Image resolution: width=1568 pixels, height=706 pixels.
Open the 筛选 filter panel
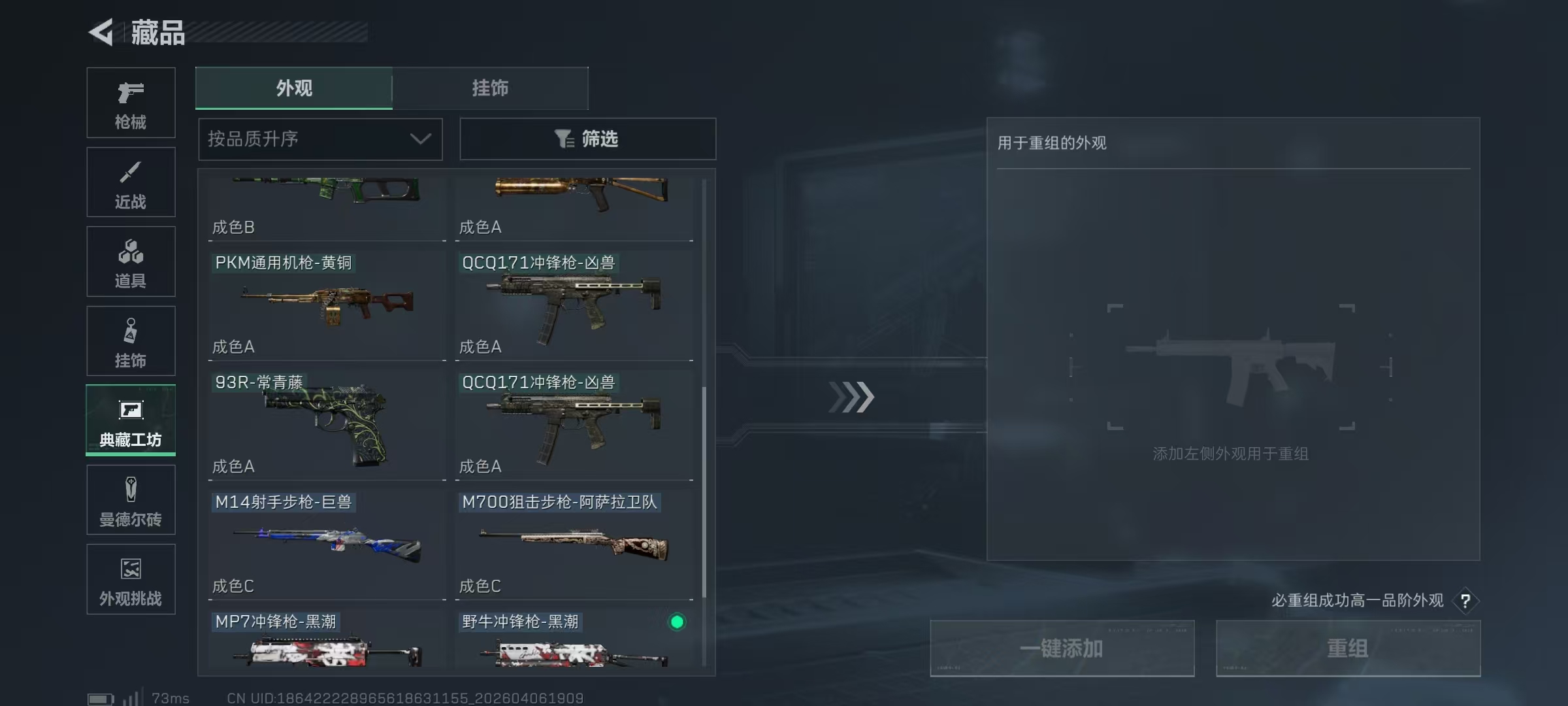click(587, 139)
